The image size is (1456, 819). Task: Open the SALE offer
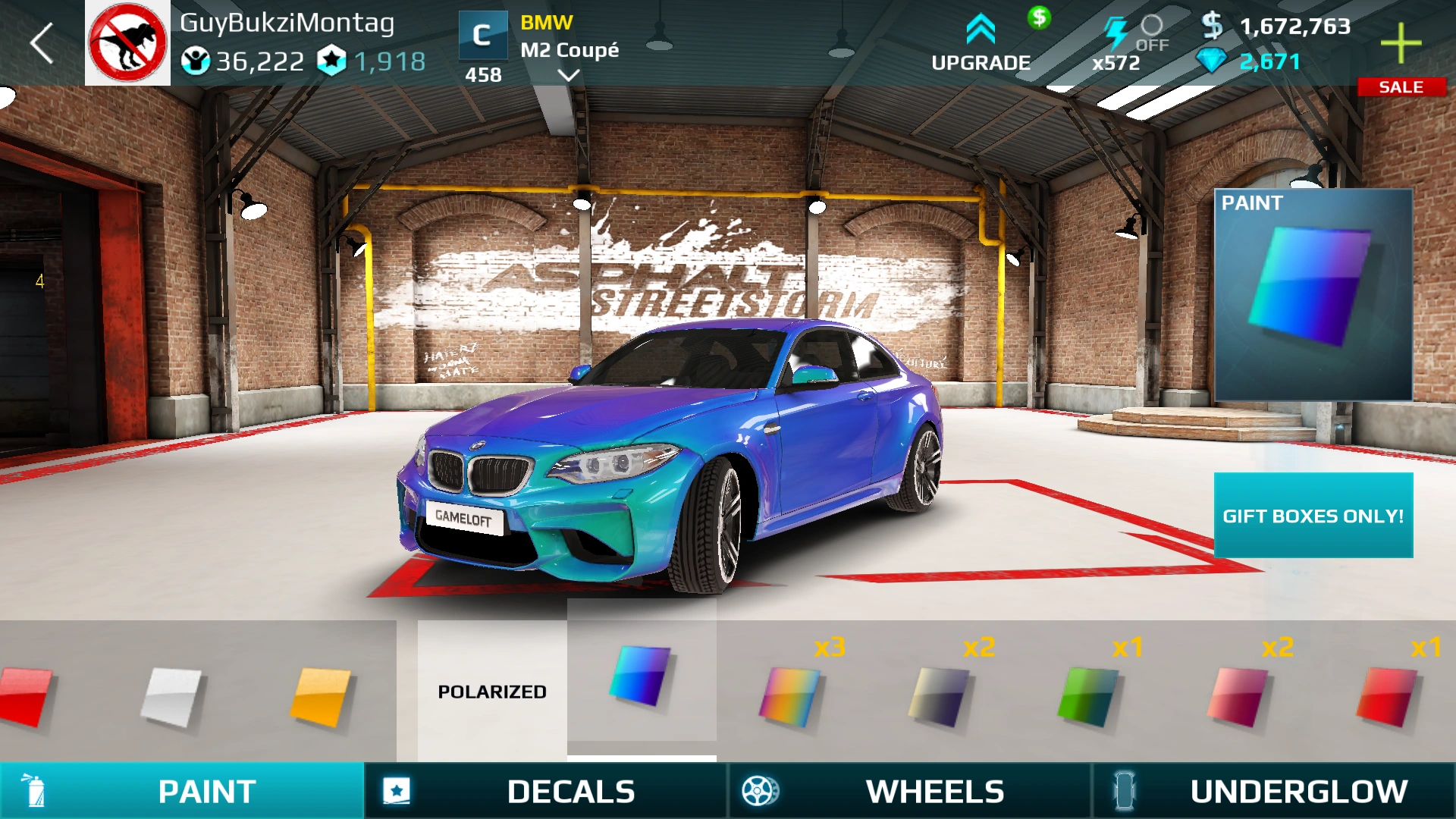tap(1401, 87)
